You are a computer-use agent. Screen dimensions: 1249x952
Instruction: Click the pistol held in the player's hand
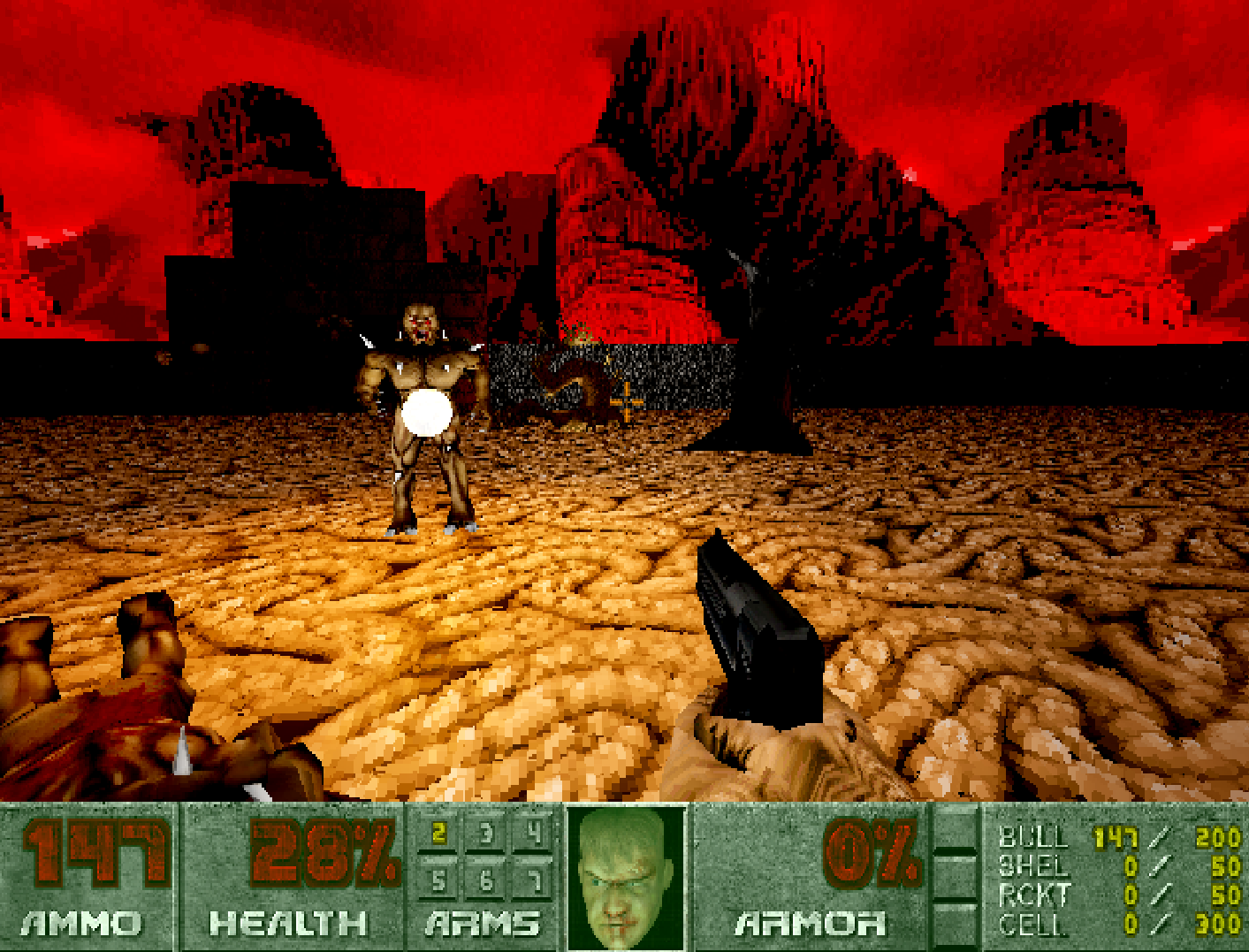756,628
